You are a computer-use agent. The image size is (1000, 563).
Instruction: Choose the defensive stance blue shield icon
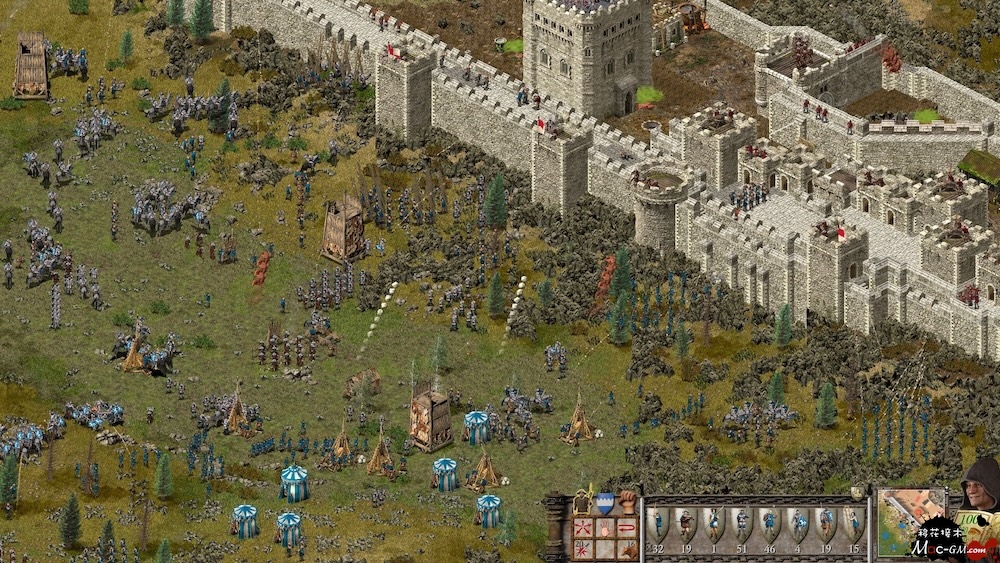[604, 504]
